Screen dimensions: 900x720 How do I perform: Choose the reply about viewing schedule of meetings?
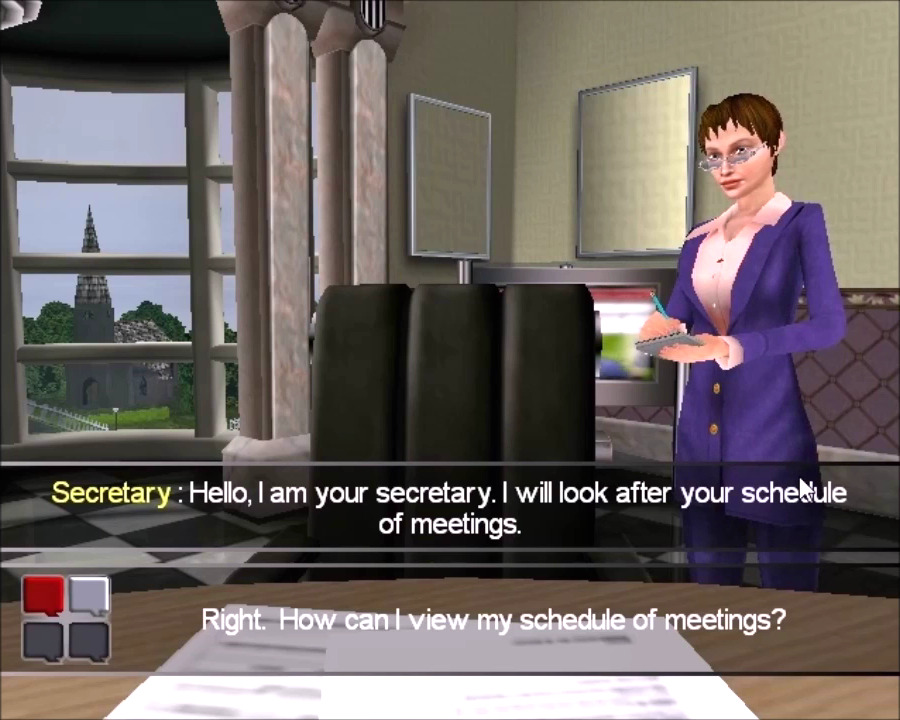pos(493,619)
